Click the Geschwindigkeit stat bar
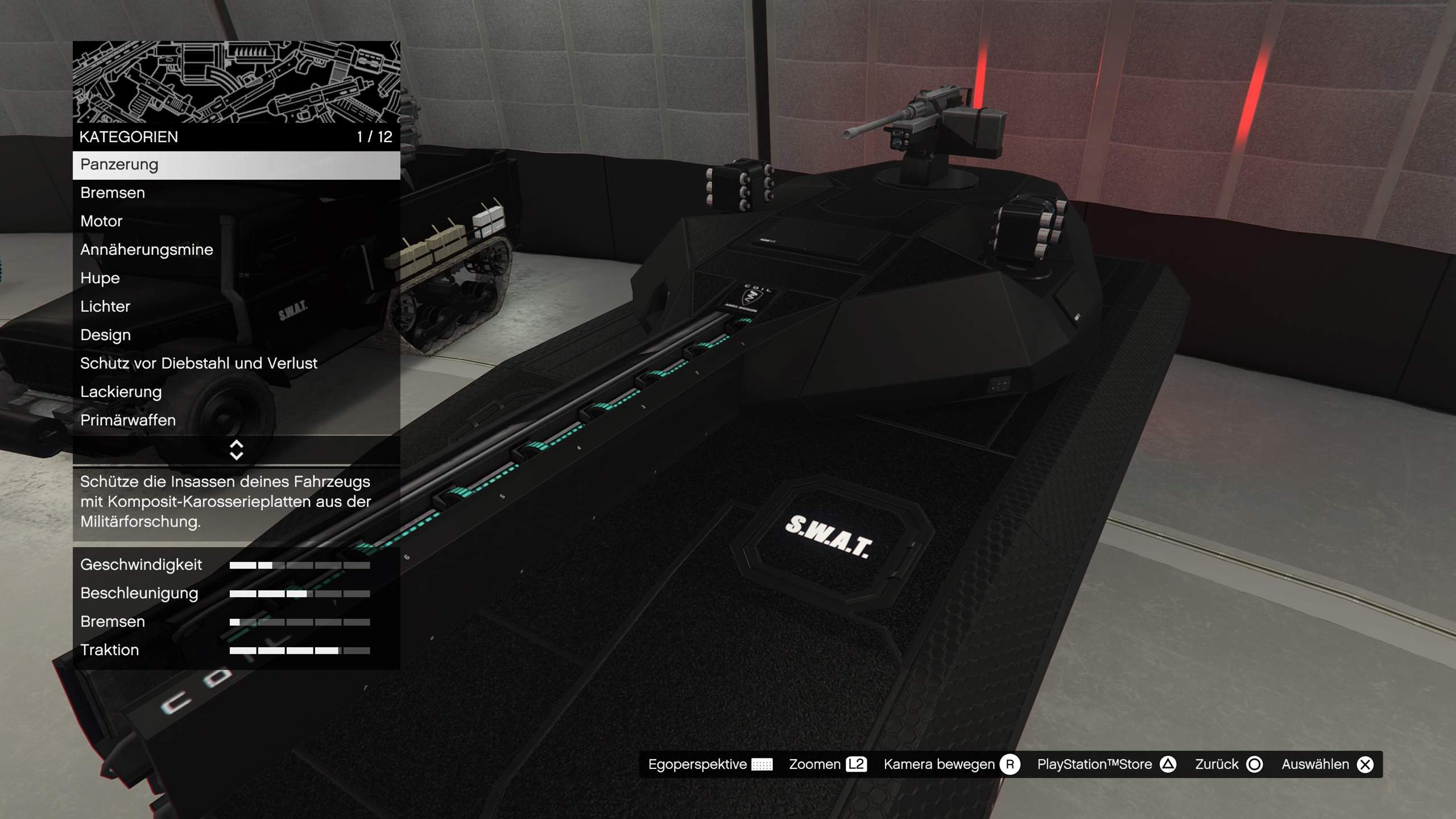The width and height of the screenshot is (1456, 819). pos(300,565)
